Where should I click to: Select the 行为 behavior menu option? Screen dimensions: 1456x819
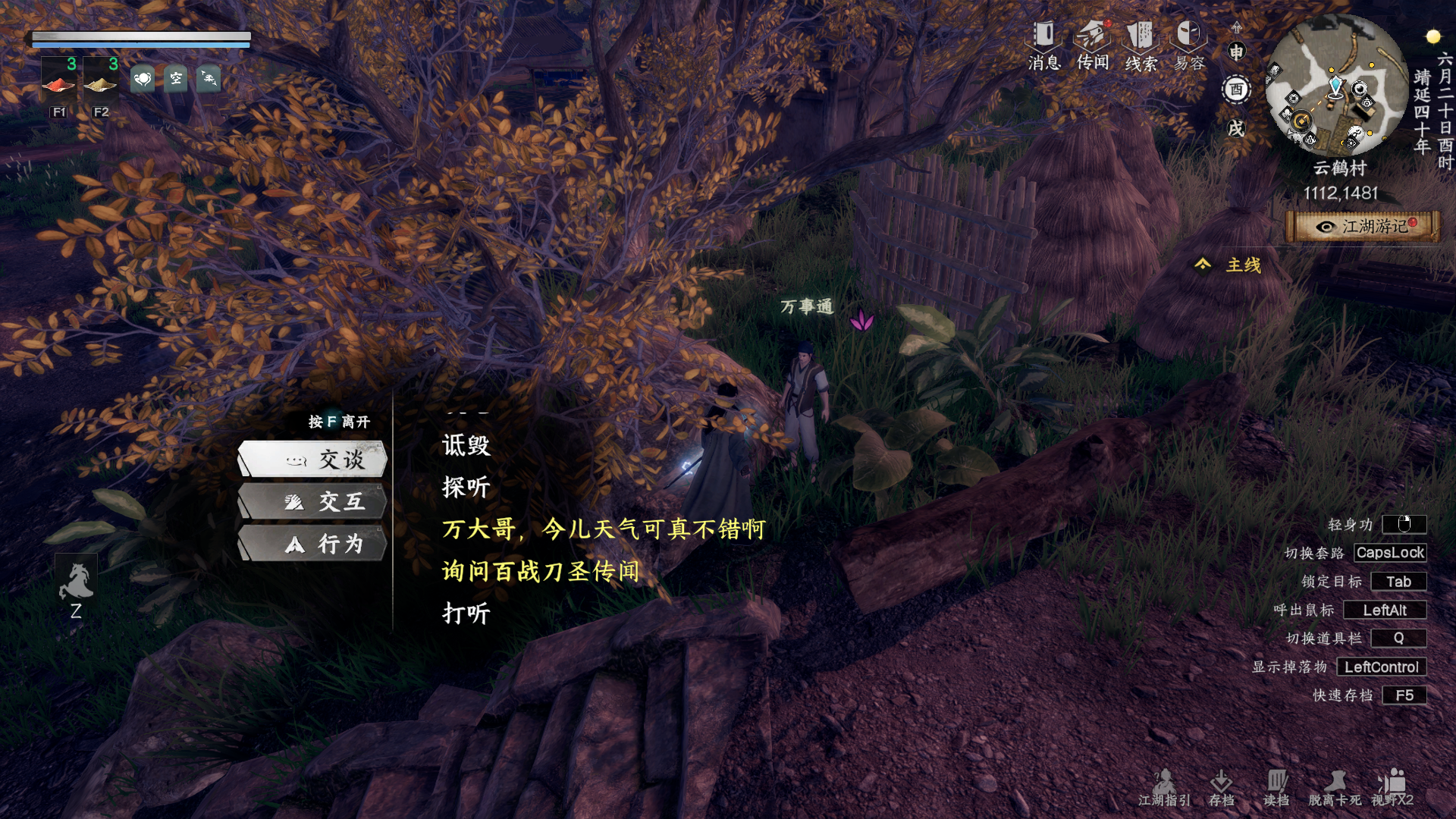pyautogui.click(x=312, y=544)
